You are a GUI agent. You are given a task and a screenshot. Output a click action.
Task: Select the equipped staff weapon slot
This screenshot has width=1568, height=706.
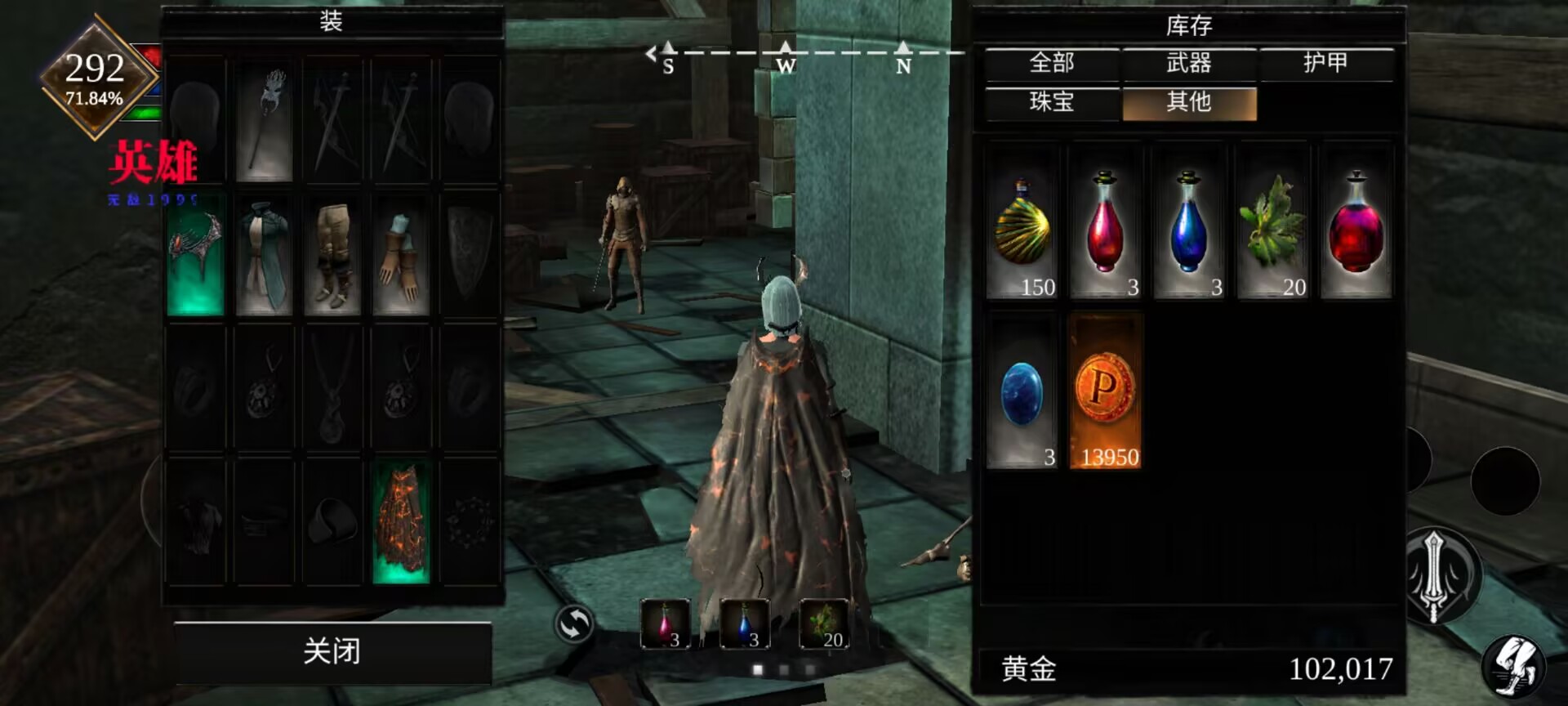(x=264, y=121)
